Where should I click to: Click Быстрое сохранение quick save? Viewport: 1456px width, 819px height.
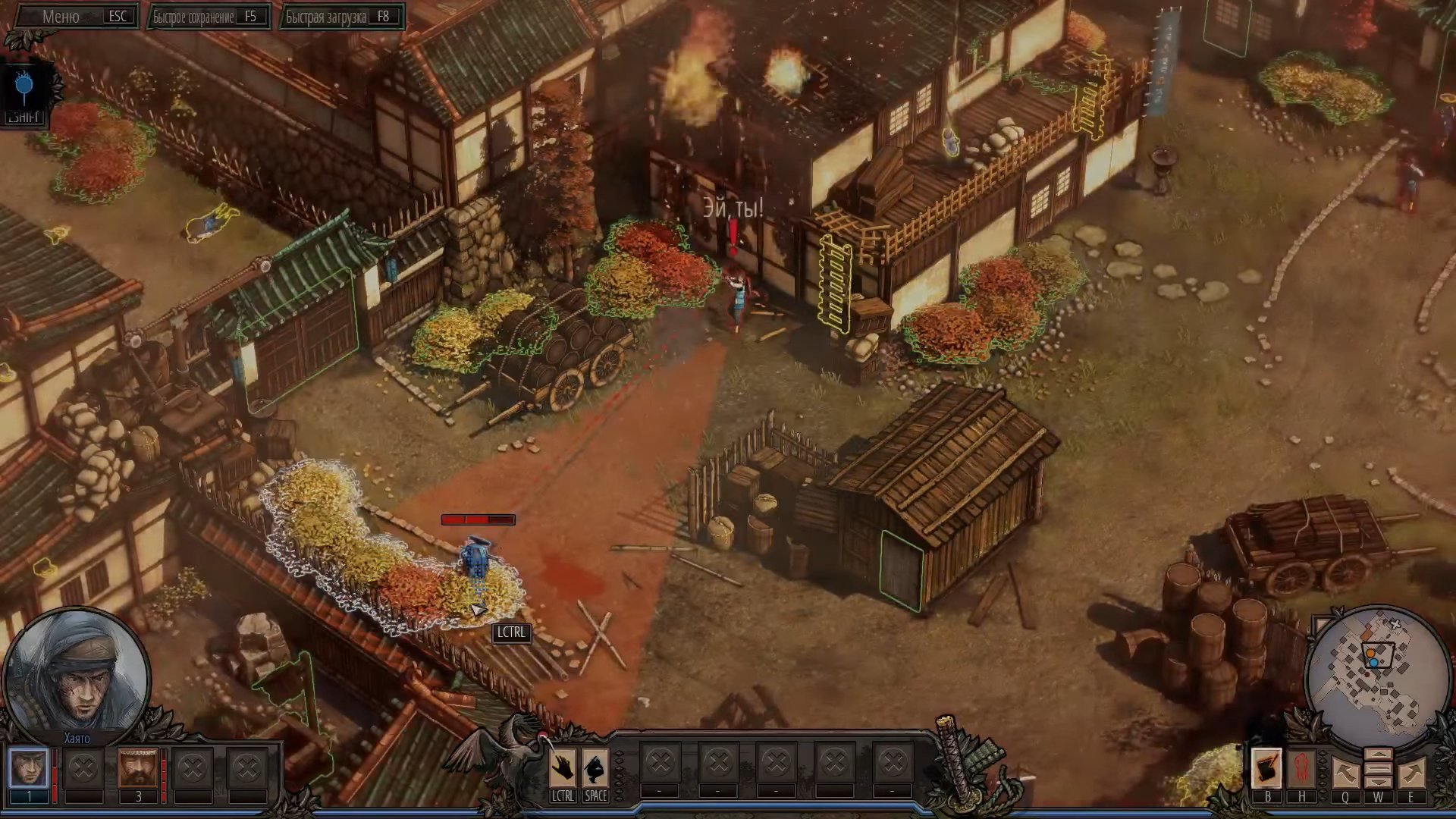209,16
